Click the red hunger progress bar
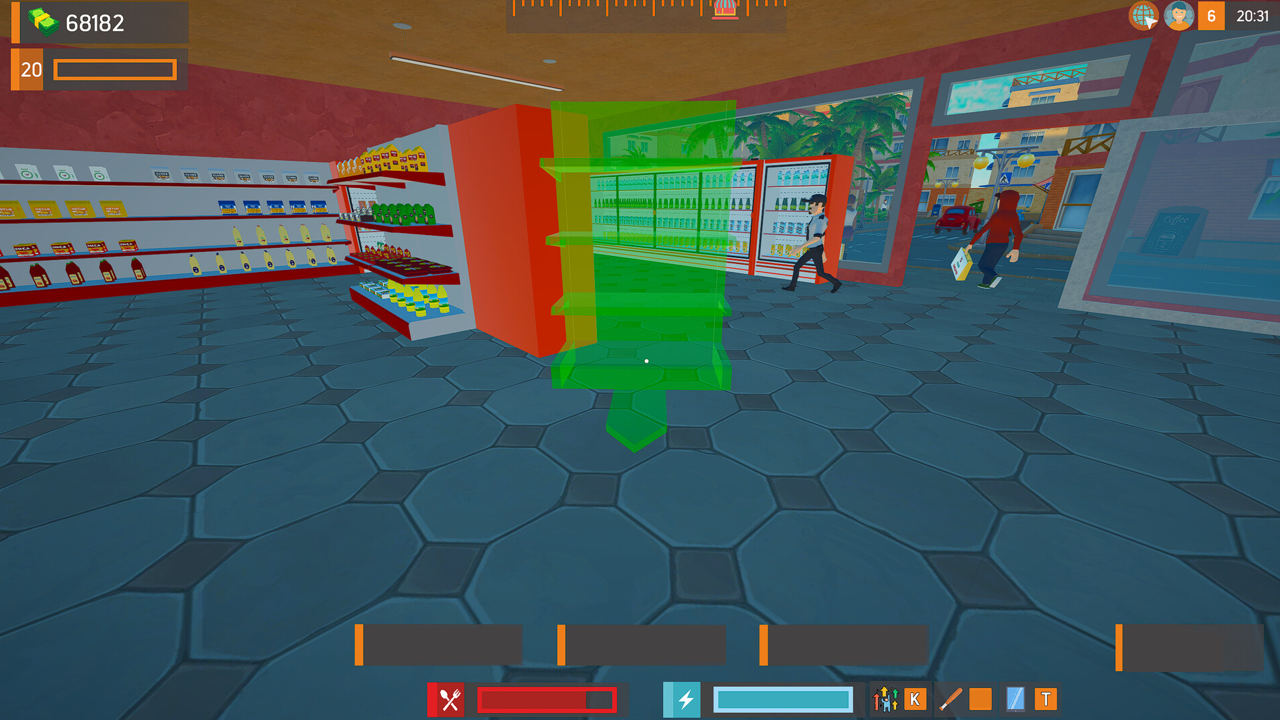This screenshot has width=1280, height=720. click(x=546, y=699)
